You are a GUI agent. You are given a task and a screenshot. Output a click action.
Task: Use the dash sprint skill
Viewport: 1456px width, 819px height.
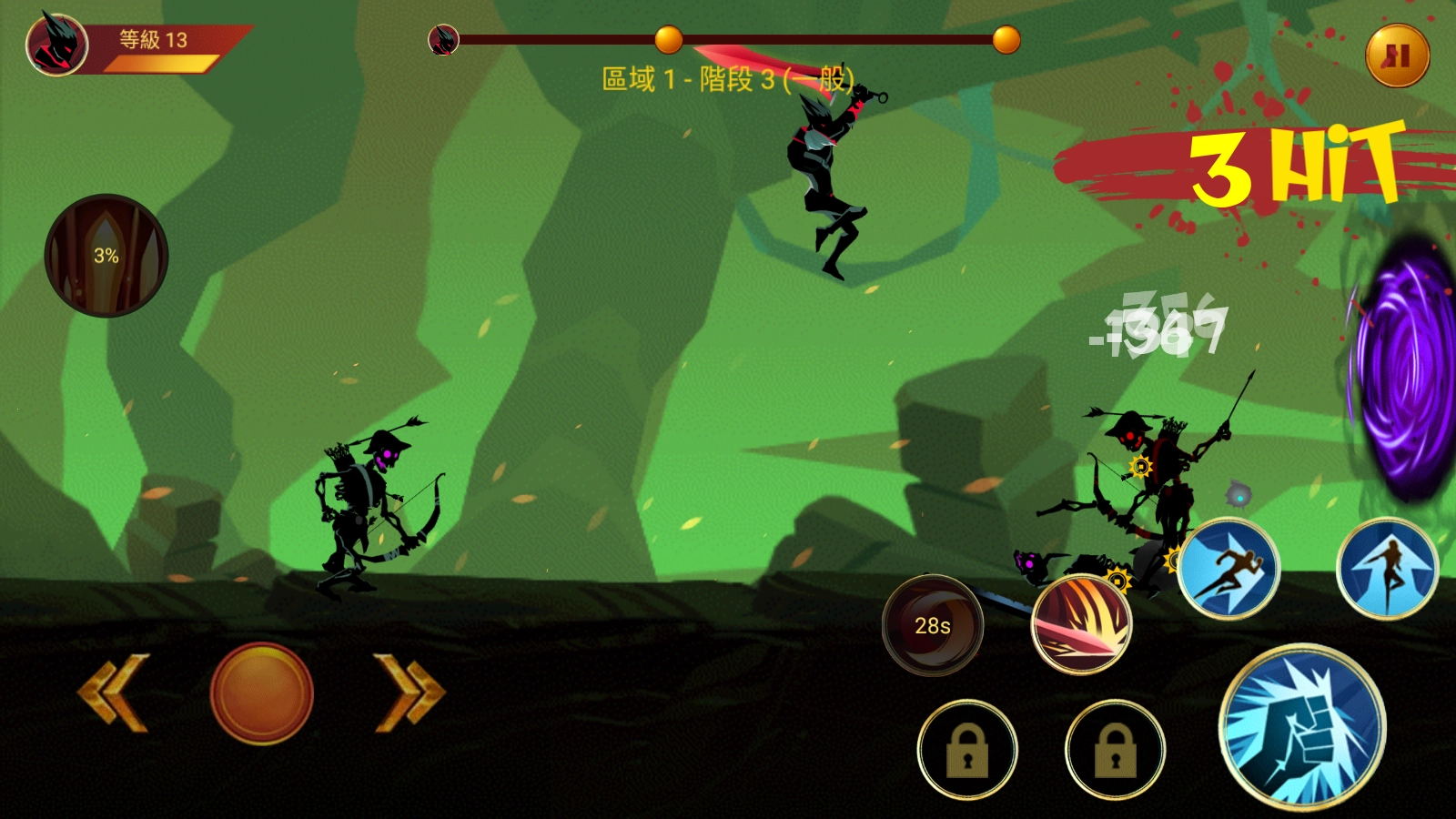coord(1228,569)
